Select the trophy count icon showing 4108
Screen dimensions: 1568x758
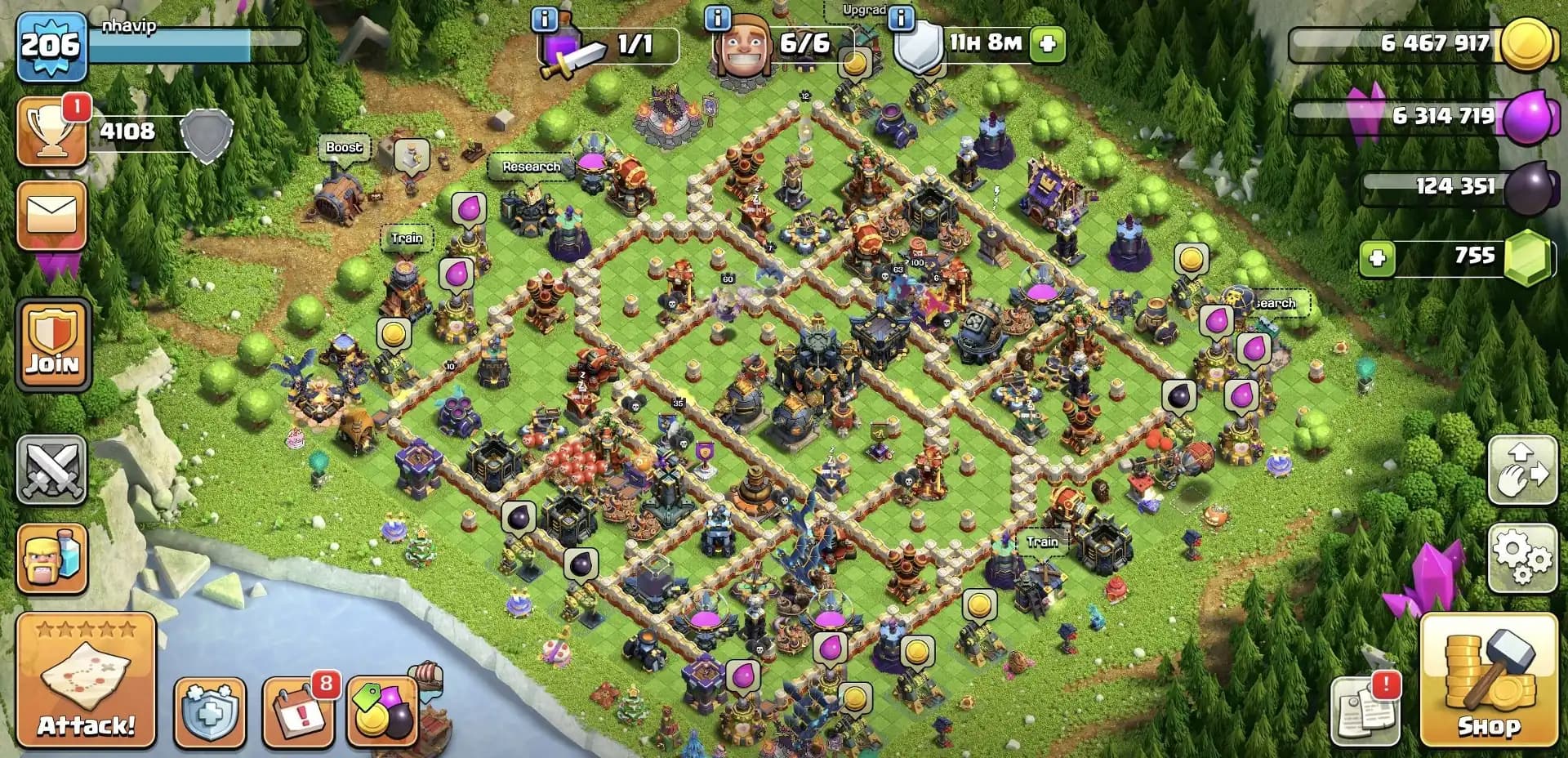coord(54,131)
